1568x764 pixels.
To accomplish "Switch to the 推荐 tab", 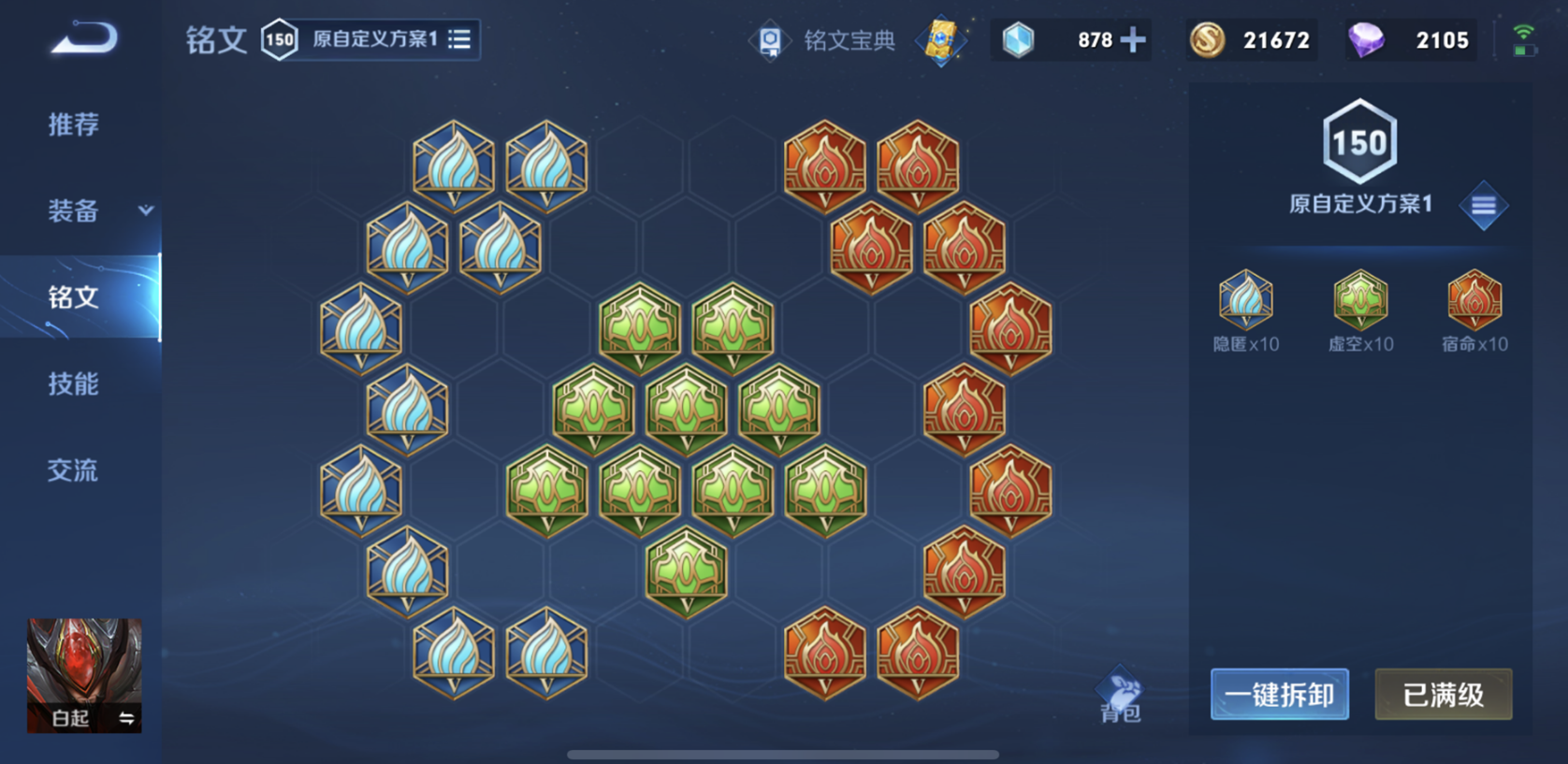I will [x=75, y=124].
